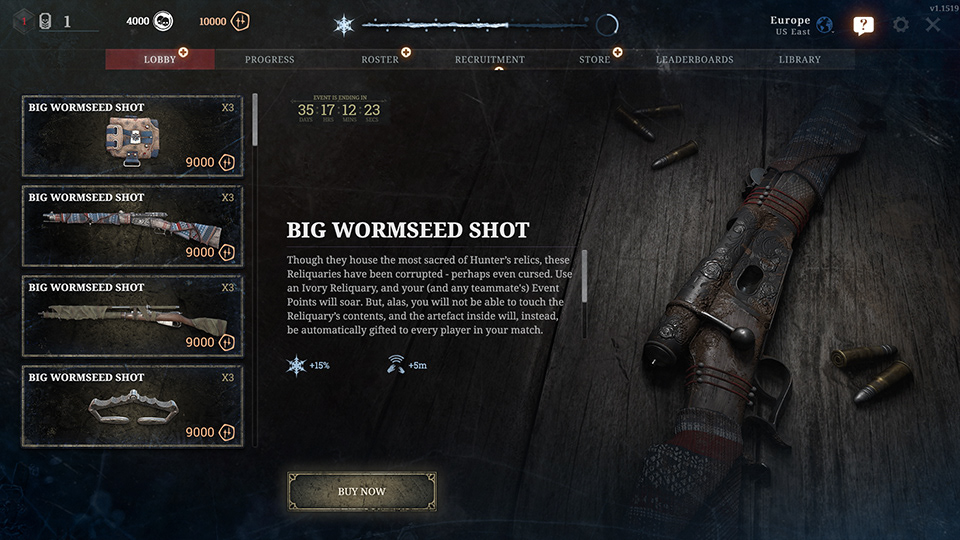960x540 pixels.
Task: Open the Progress tab
Action: (x=269, y=60)
